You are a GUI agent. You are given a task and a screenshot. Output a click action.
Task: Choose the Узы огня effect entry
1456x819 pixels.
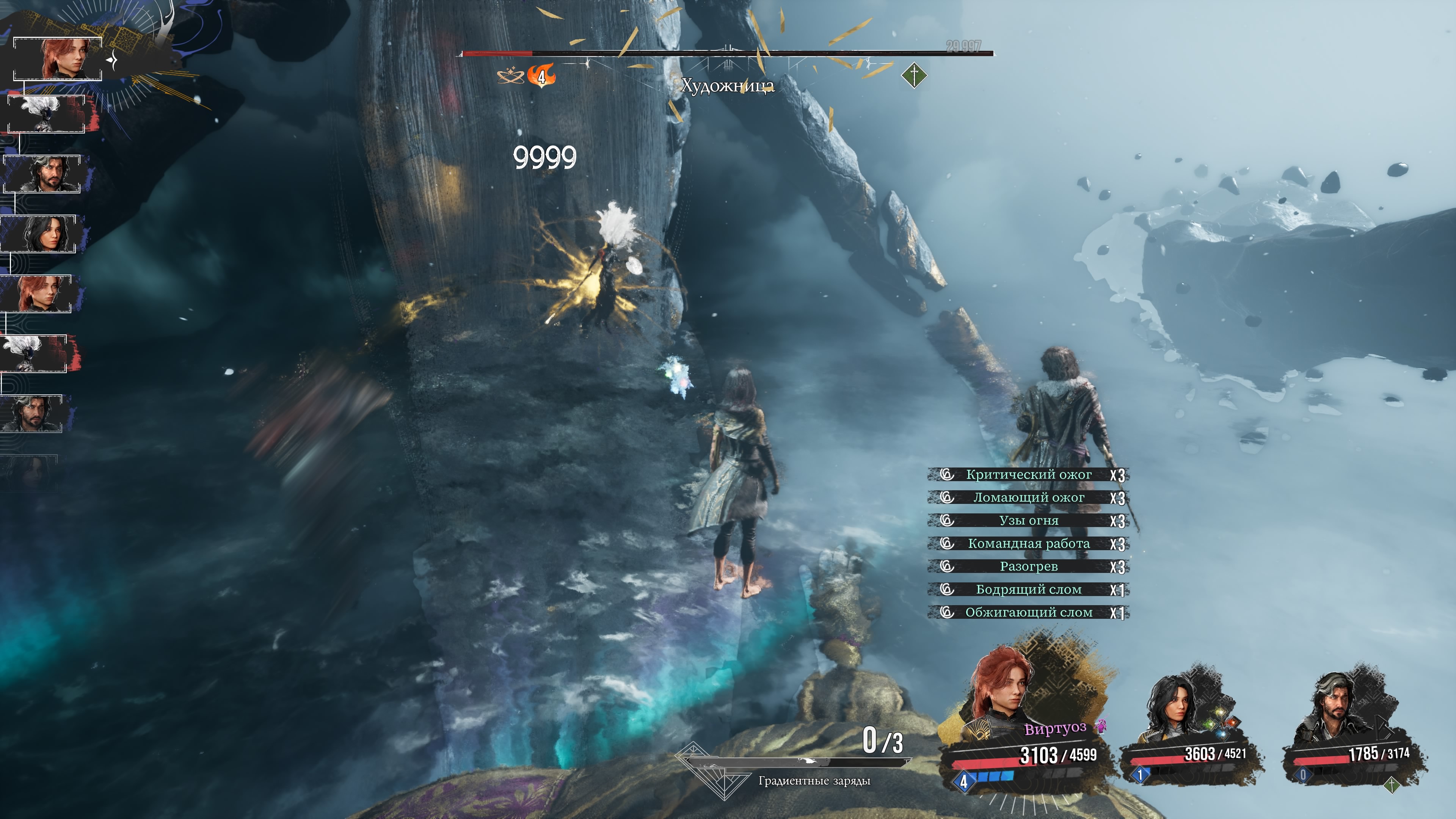pos(1028,521)
